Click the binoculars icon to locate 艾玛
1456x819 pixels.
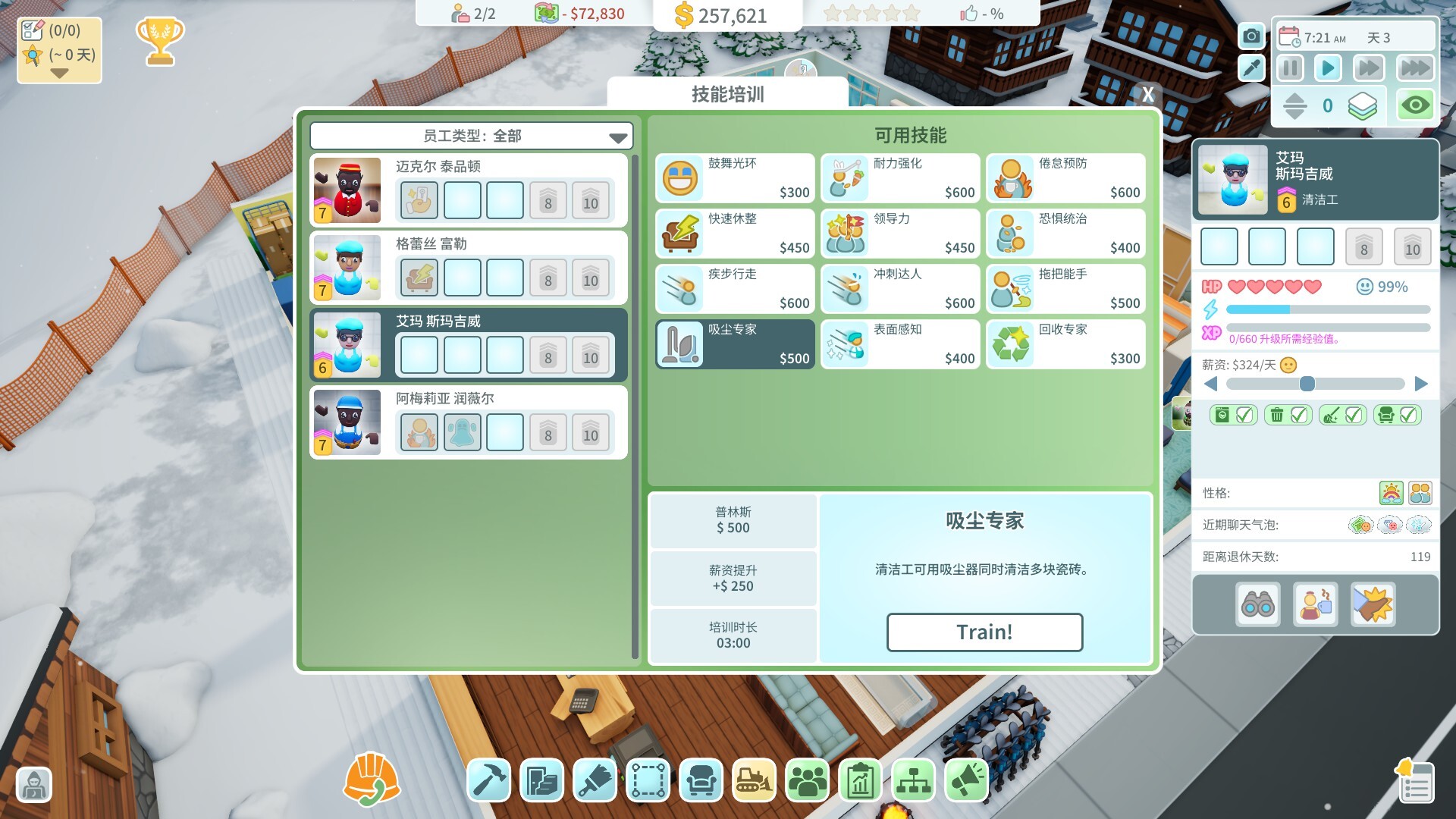click(1258, 604)
